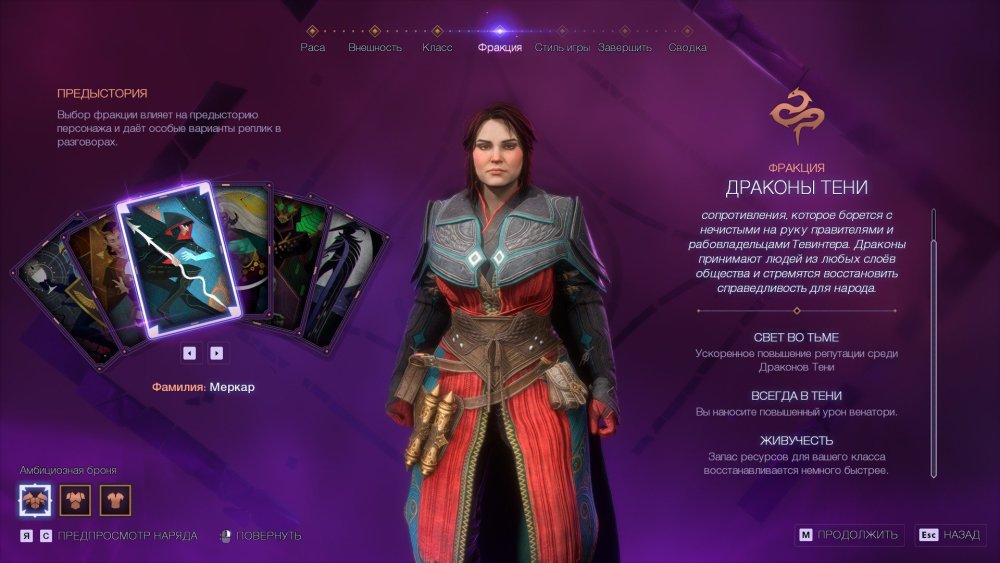The width and height of the screenshot is (1000, 563).
Task: Select the Фракция tab
Action: point(500,47)
